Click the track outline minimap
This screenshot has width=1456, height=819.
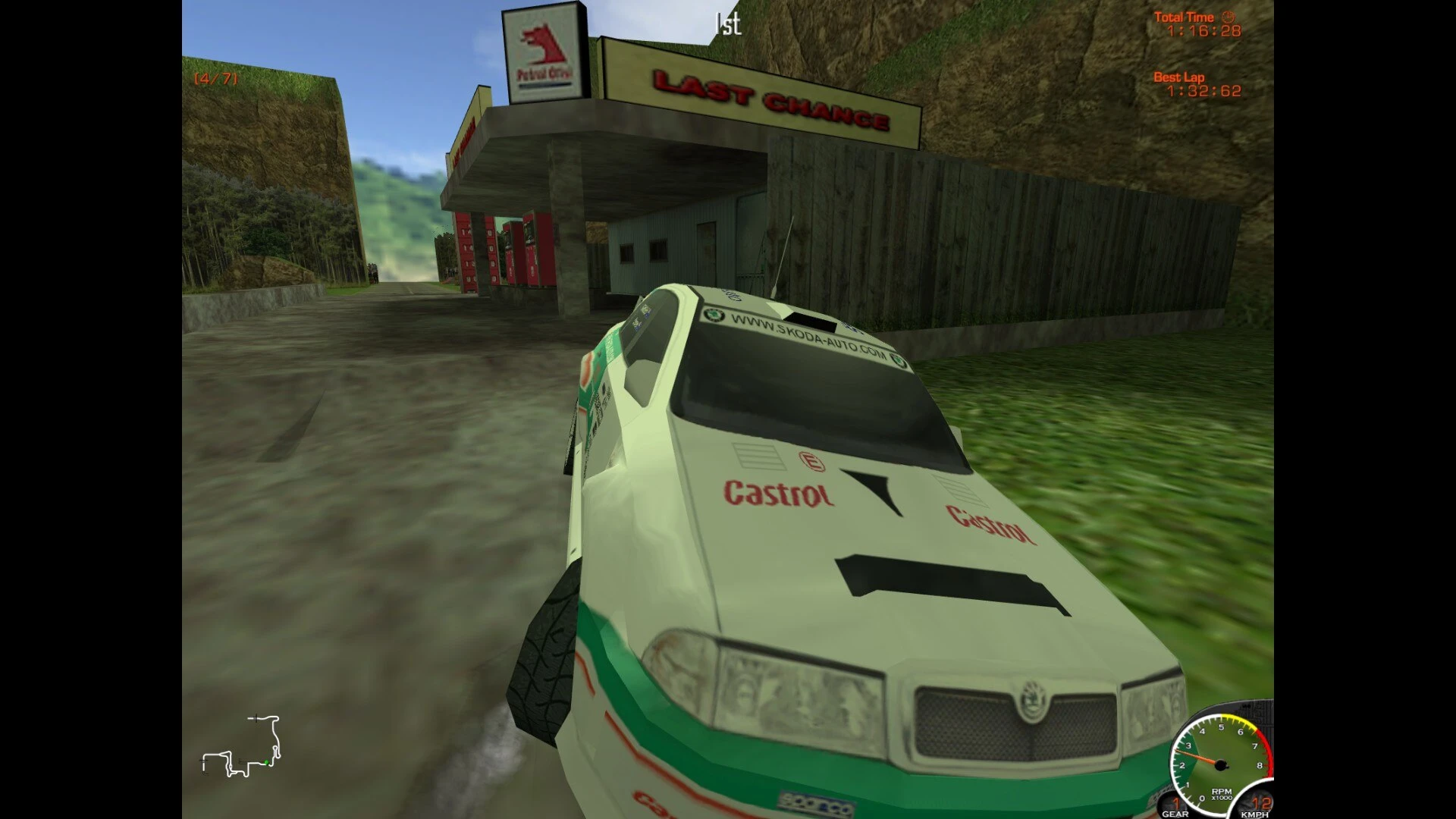point(241,746)
